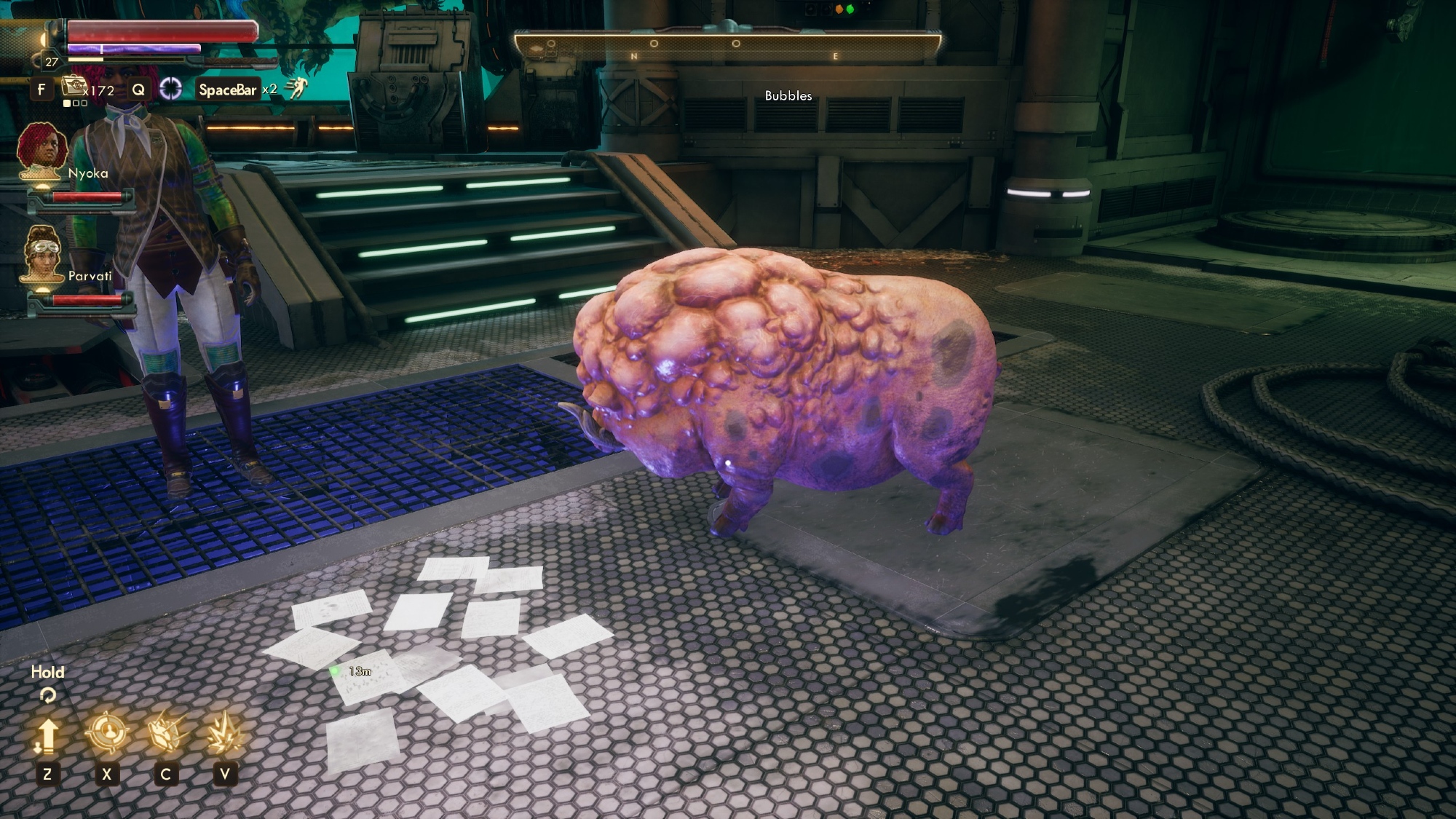
Task: Activate the Tactical Time Dilation crosshair icon
Action: click(x=170, y=89)
